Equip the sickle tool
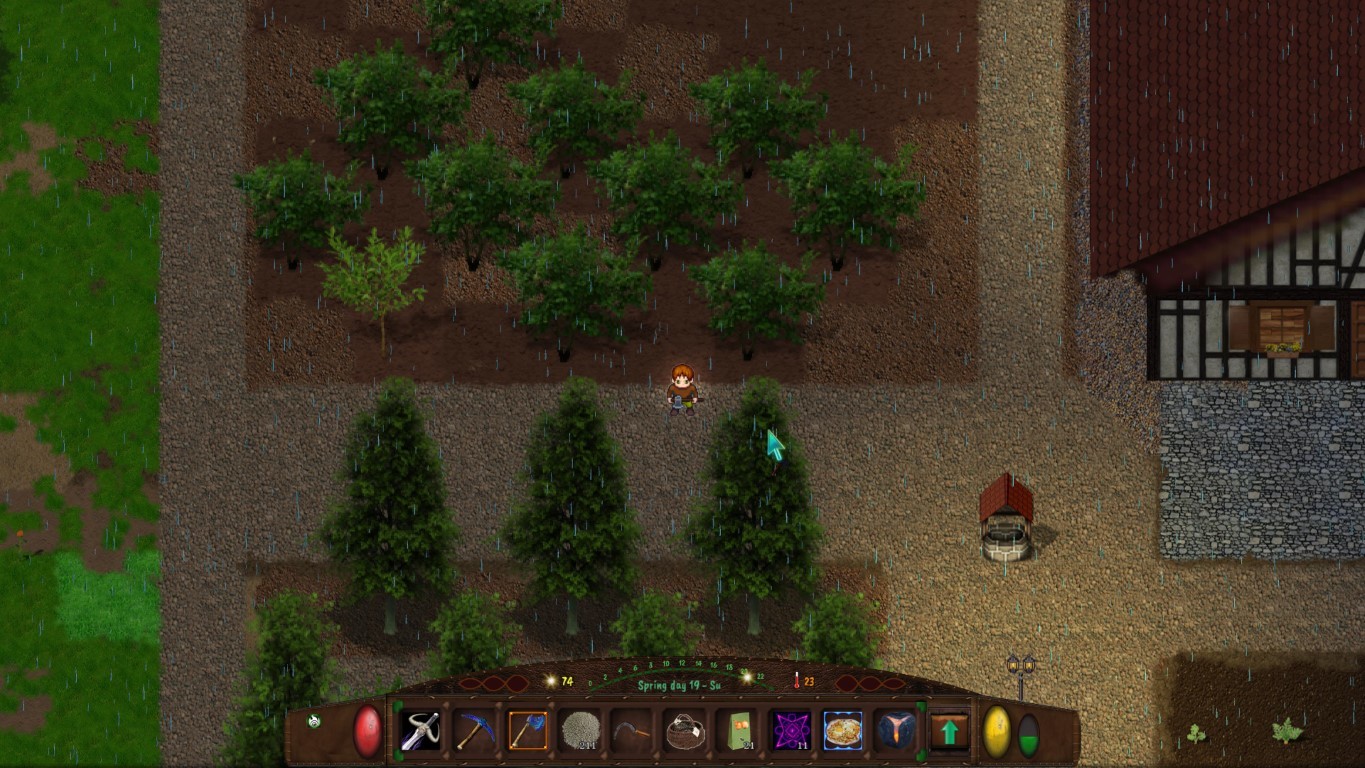Screen dimensions: 1365x768 point(632,731)
